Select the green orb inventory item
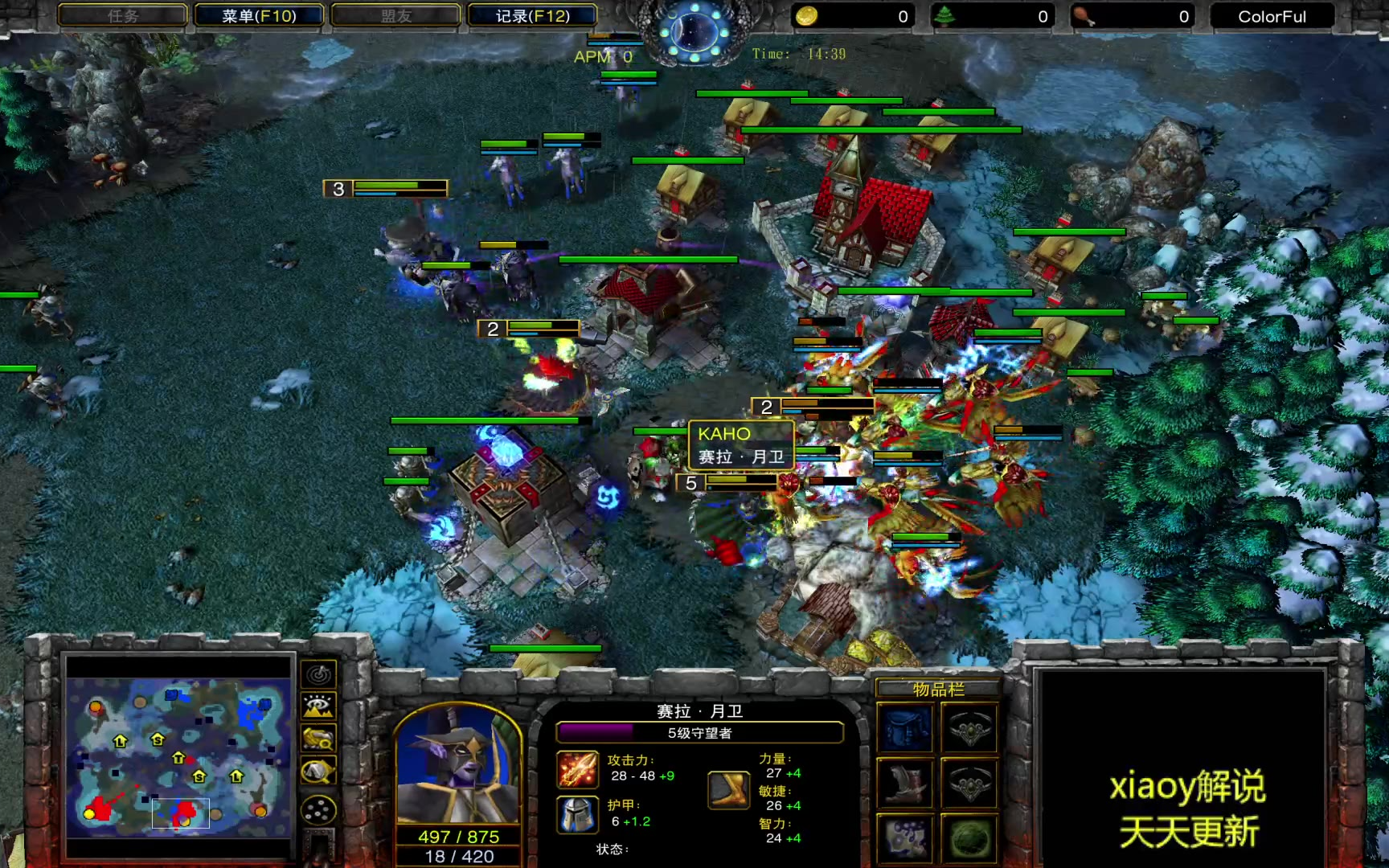Image resolution: width=1389 pixels, height=868 pixels. point(969,837)
